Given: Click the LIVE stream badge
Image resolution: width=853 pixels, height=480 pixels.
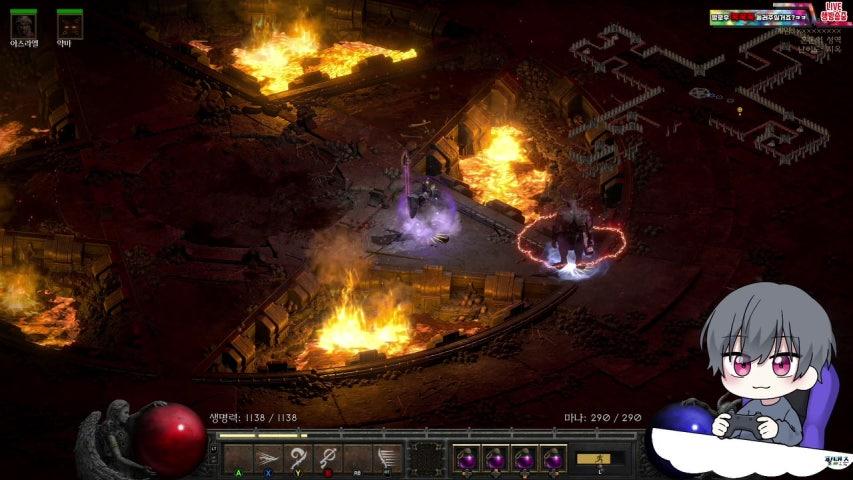Looking at the screenshot, I should coord(833,11).
